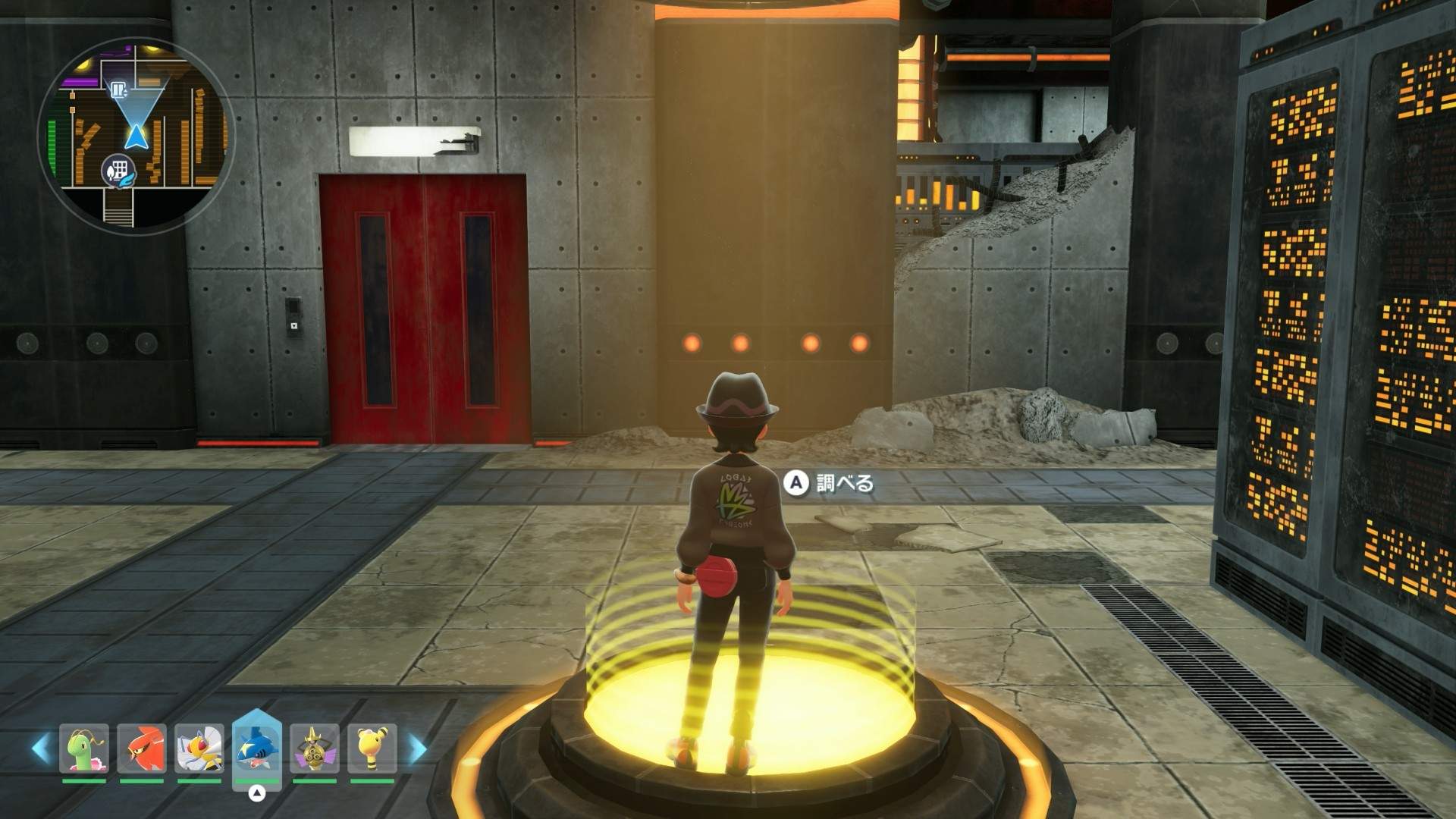This screenshot has width=1456, height=819.
Task: Click the party bar's right arrow
Action: click(x=418, y=749)
